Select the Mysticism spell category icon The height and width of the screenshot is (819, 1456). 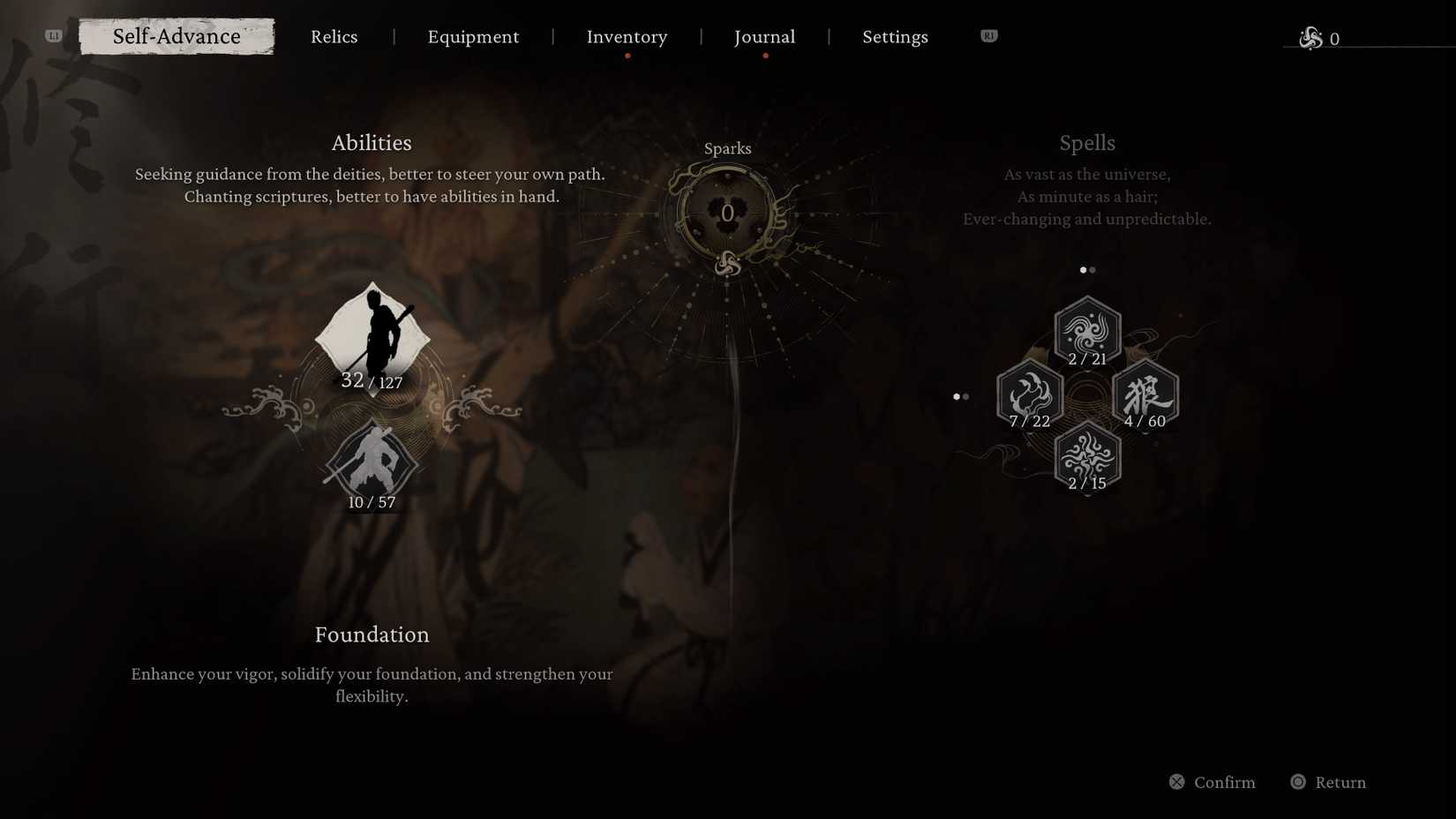click(1087, 330)
